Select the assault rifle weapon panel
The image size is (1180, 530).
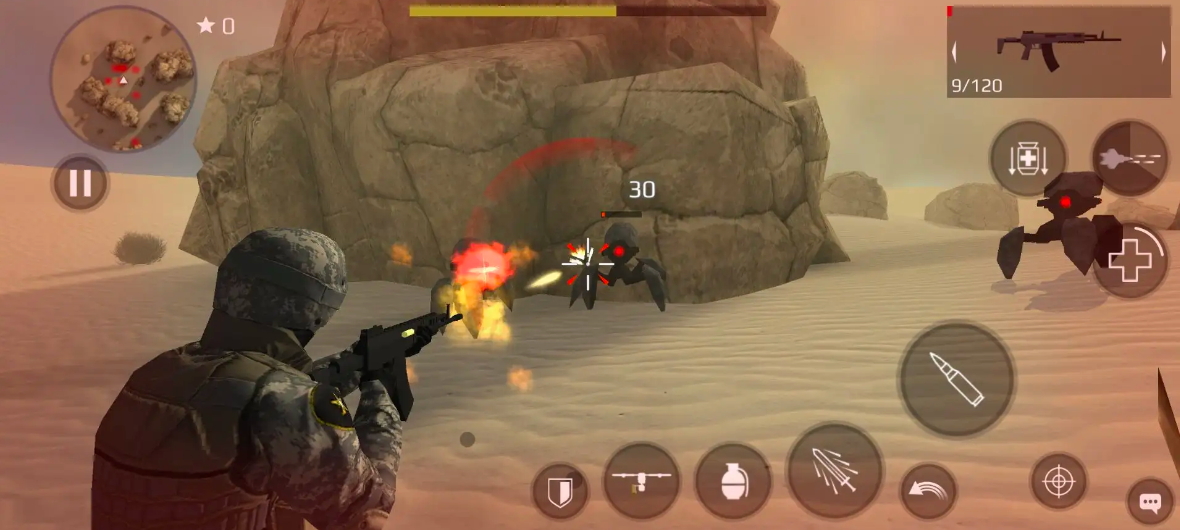pos(1058,50)
